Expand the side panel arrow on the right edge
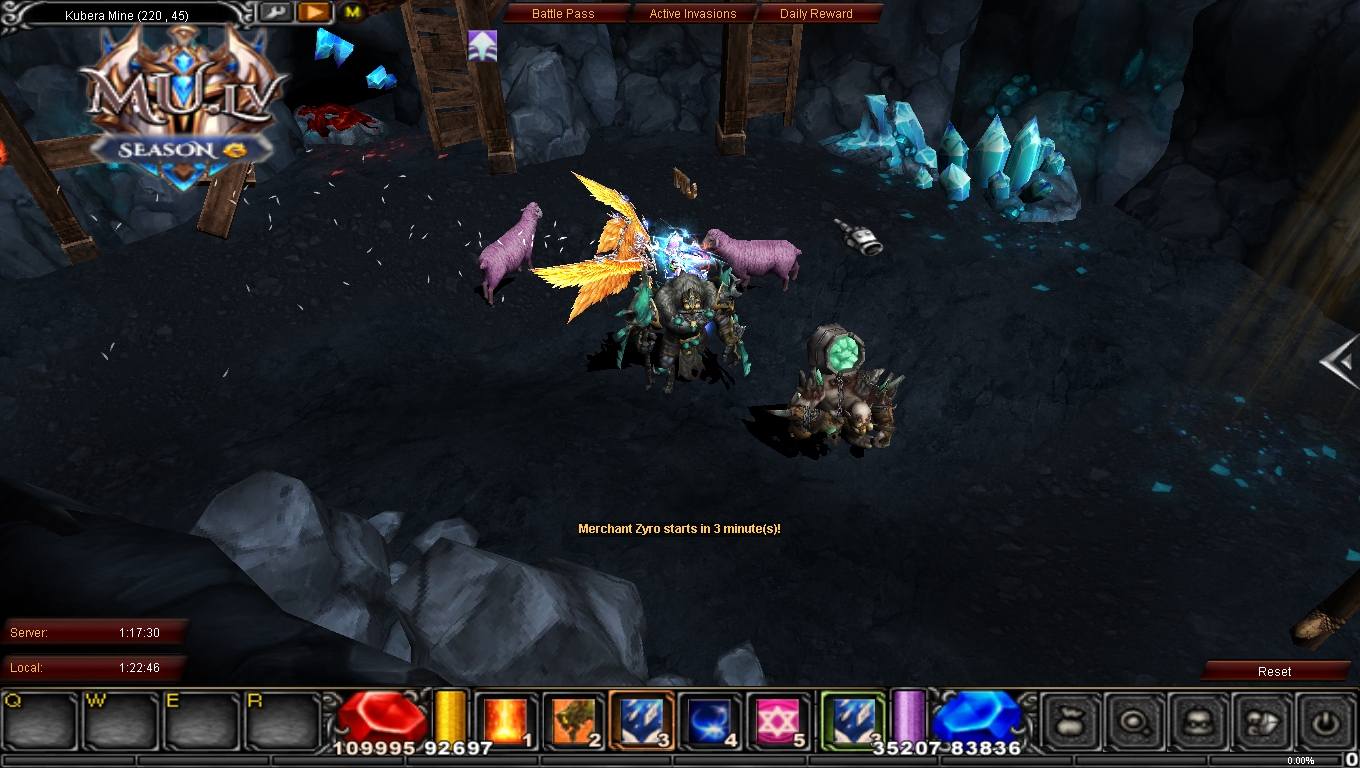1360x768 pixels. click(x=1338, y=363)
